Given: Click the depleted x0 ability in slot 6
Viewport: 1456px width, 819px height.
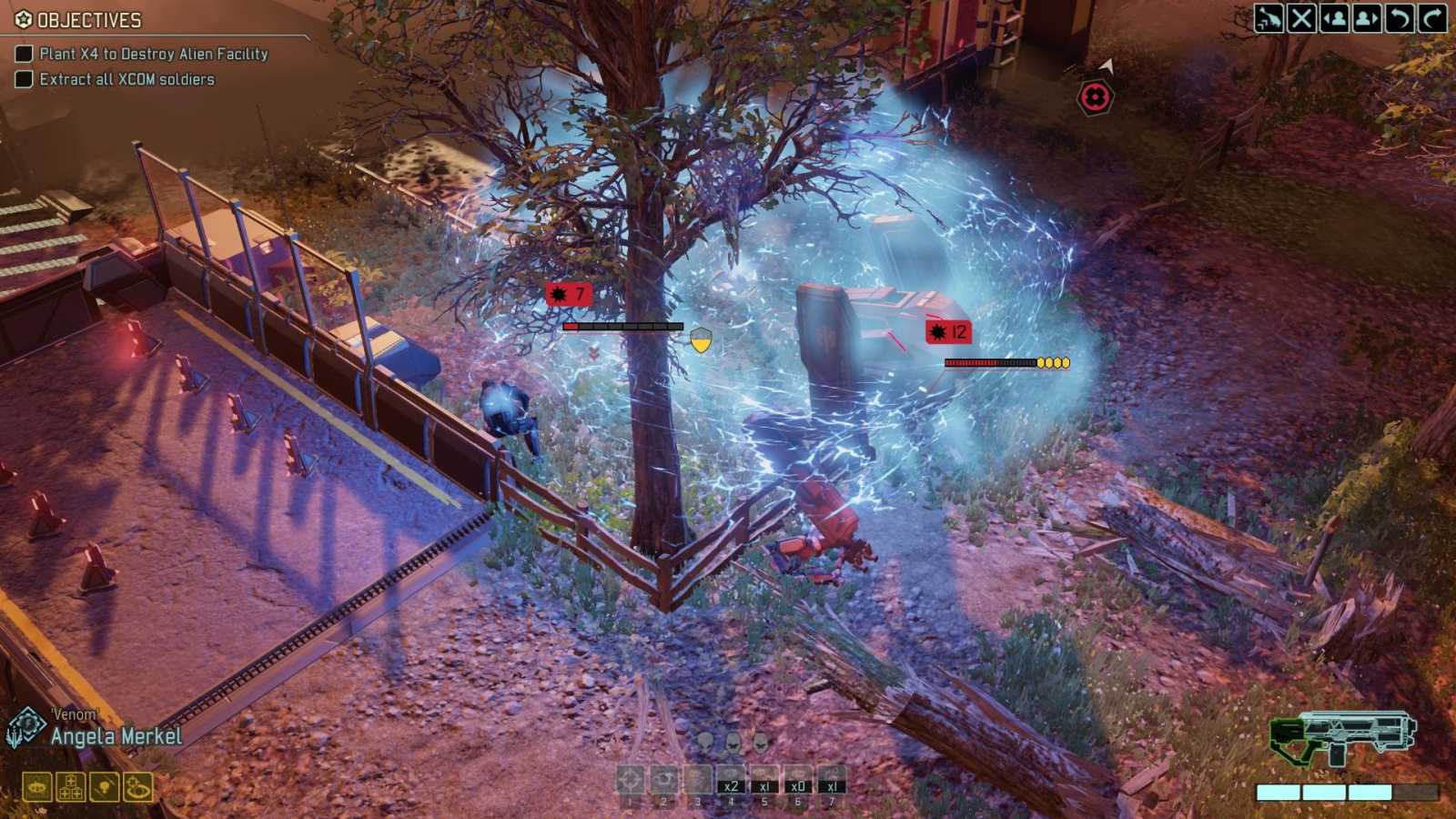Looking at the screenshot, I should click(x=798, y=779).
